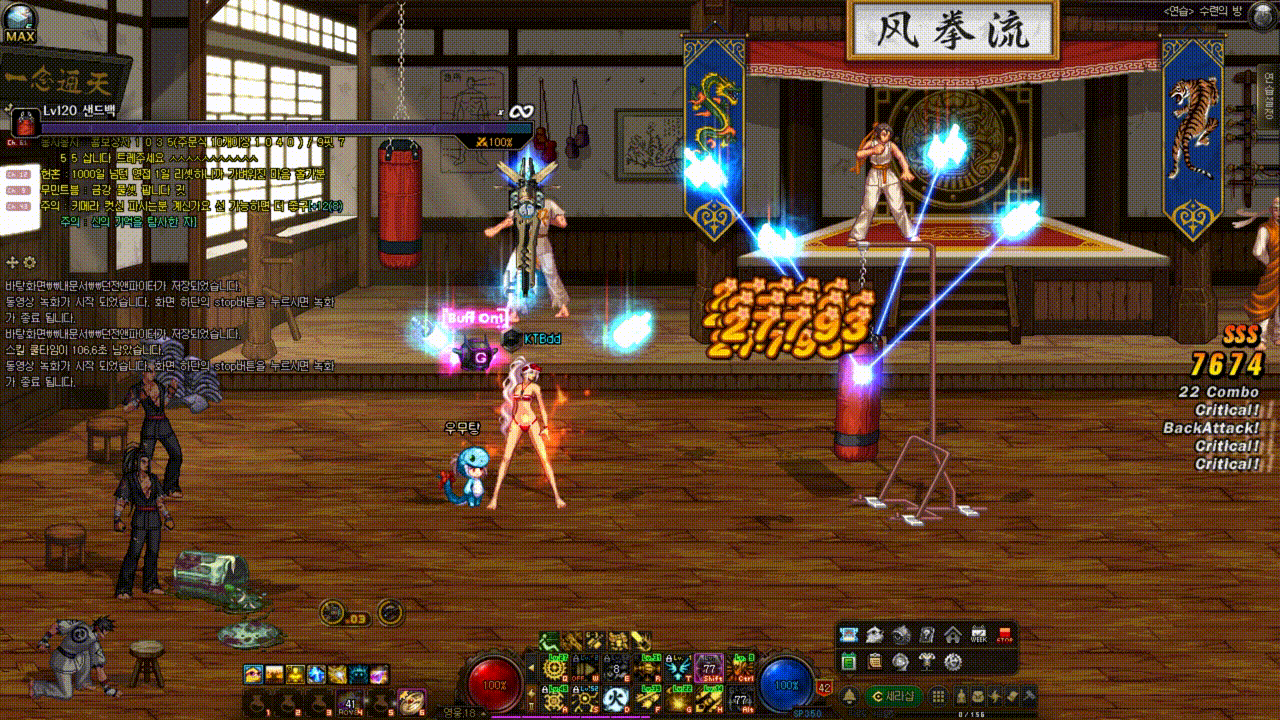This screenshot has height=720, width=1280.
Task: Use the consumable item in quick slot 6
Action: [411, 702]
